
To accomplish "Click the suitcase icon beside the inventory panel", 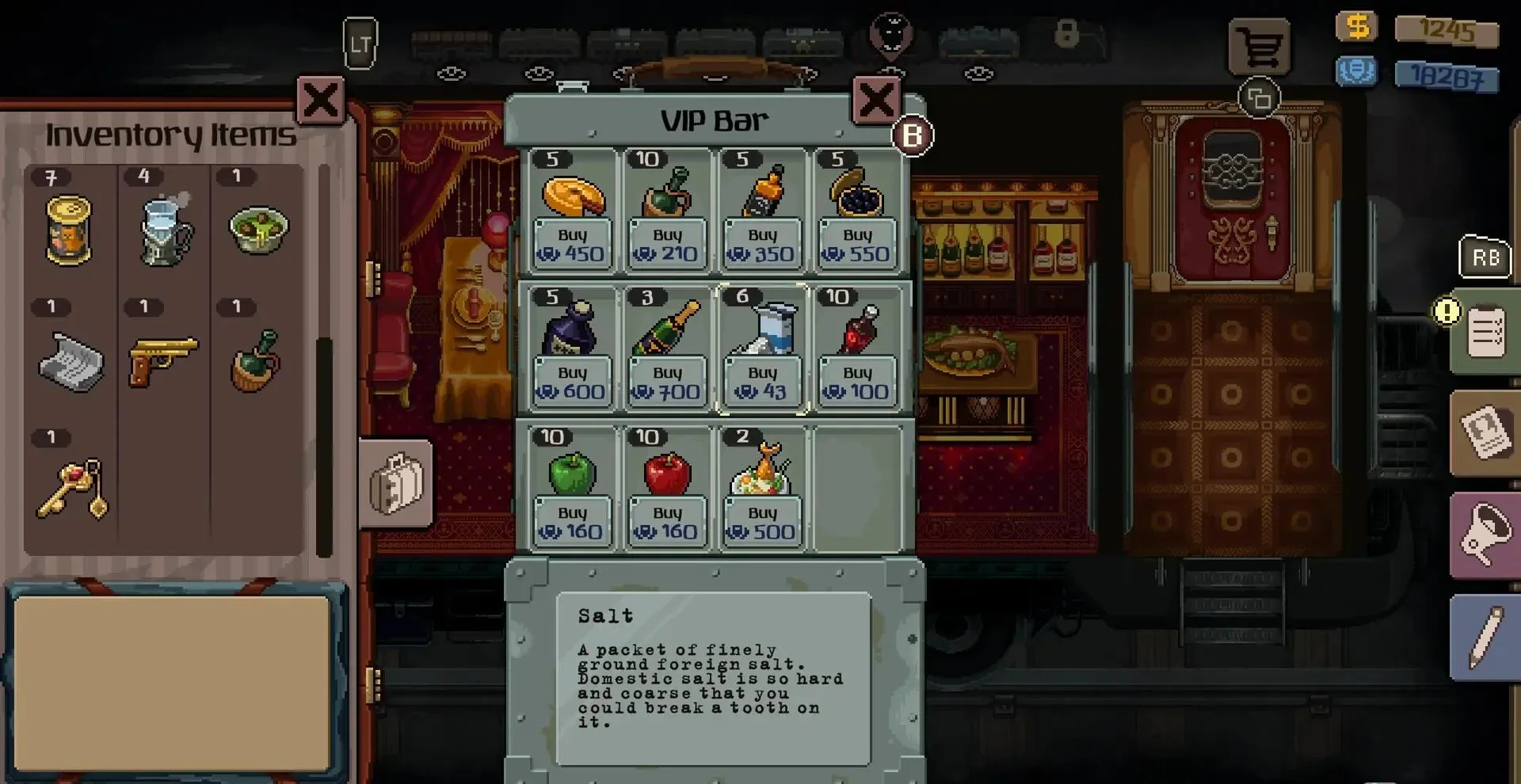I will [396, 484].
